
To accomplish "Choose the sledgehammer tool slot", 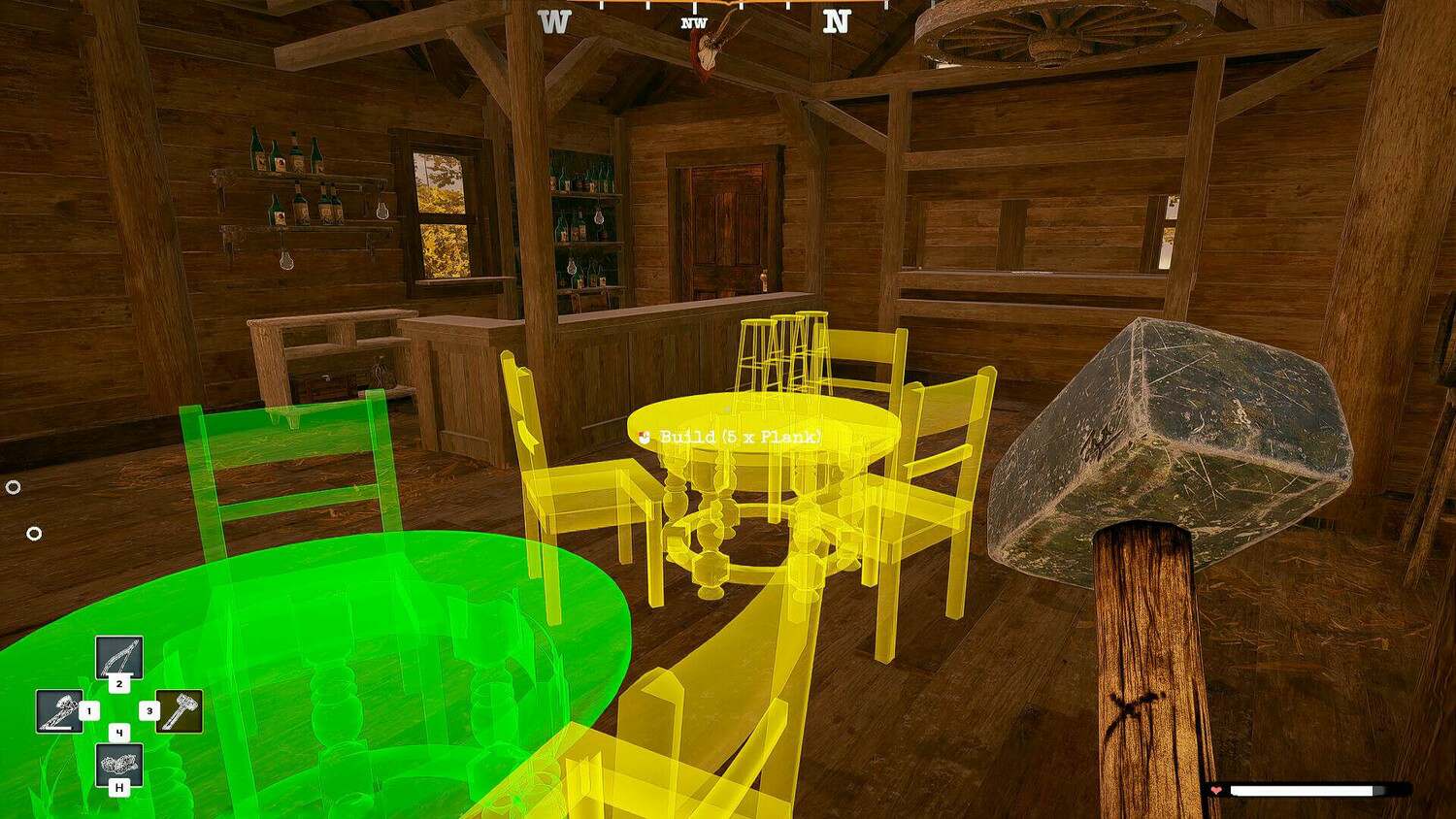I will click(x=180, y=711).
